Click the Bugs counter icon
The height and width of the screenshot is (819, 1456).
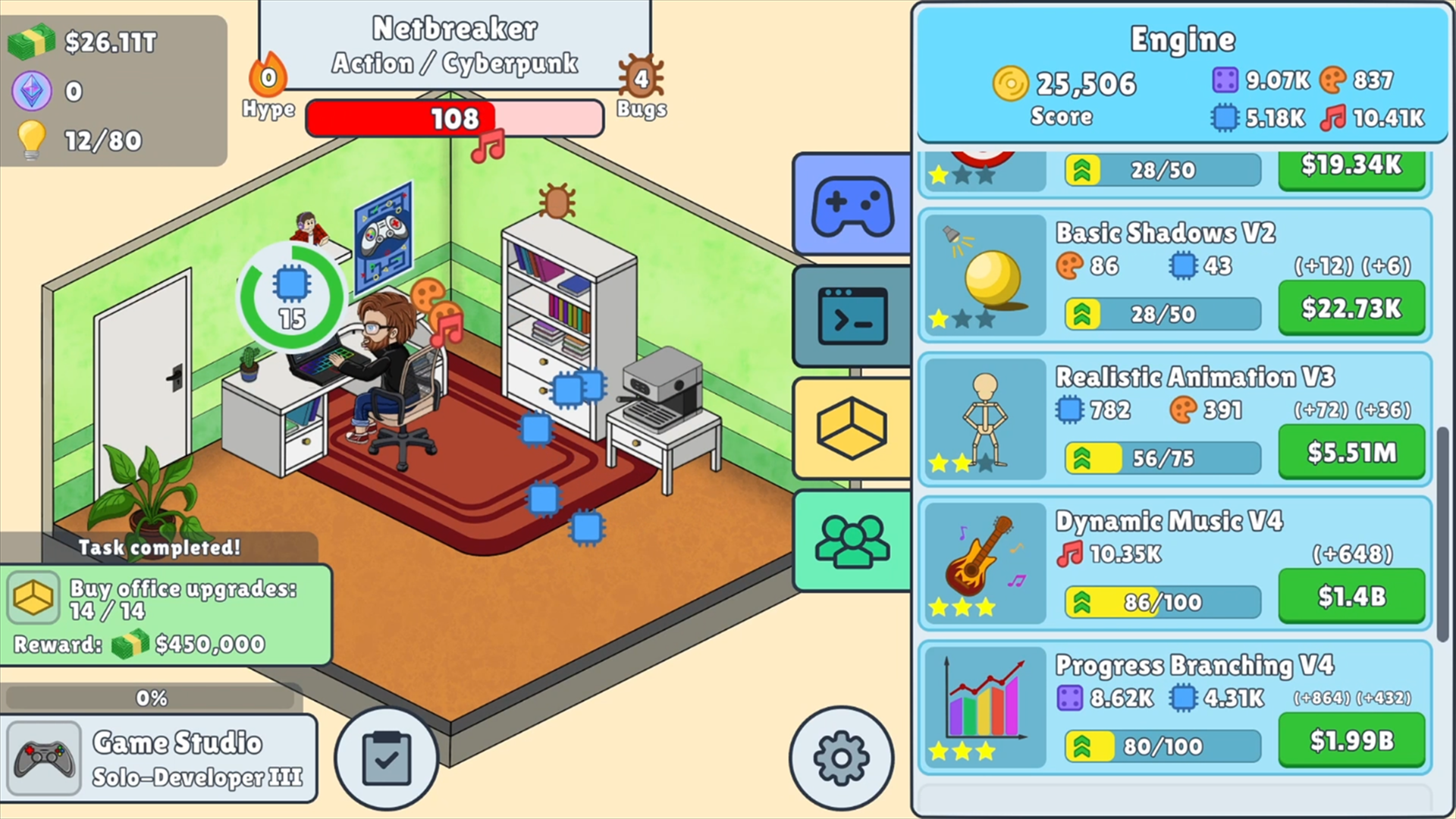click(x=641, y=76)
